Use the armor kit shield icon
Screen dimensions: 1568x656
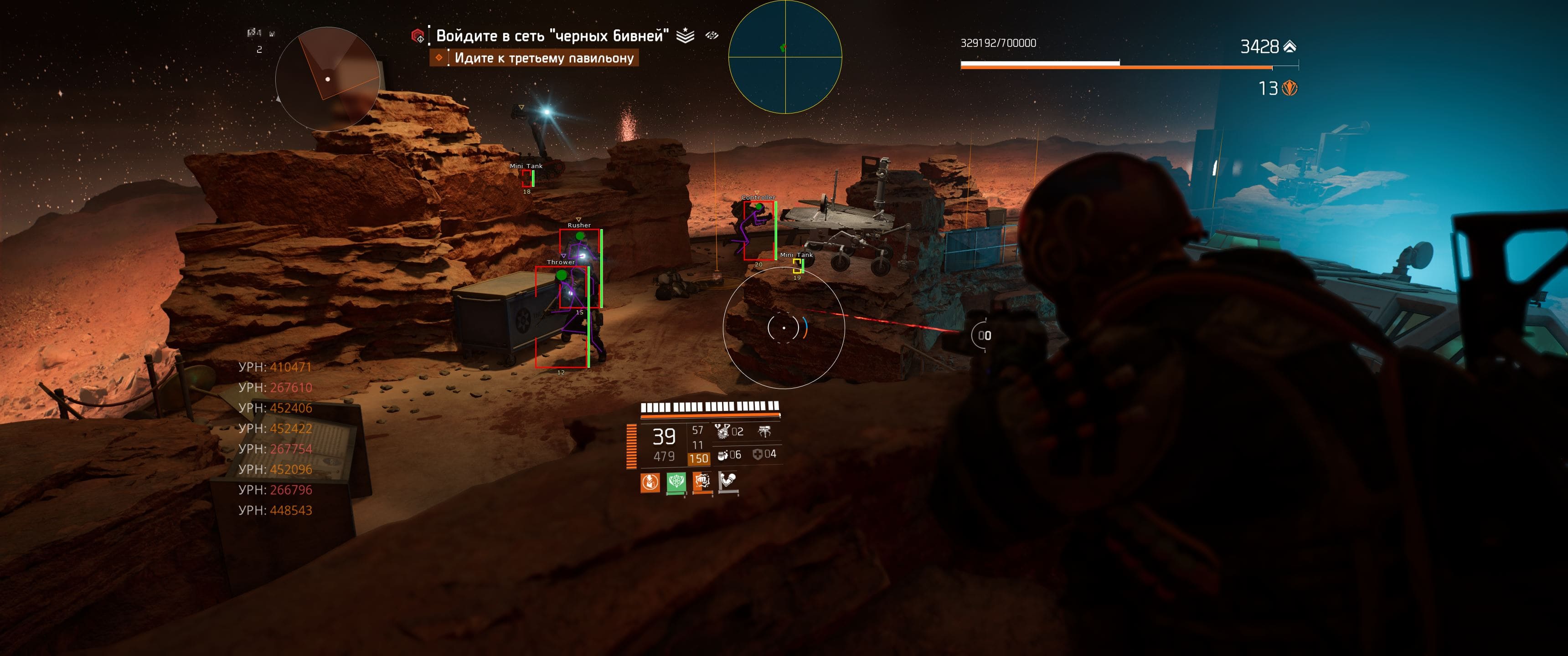click(757, 454)
